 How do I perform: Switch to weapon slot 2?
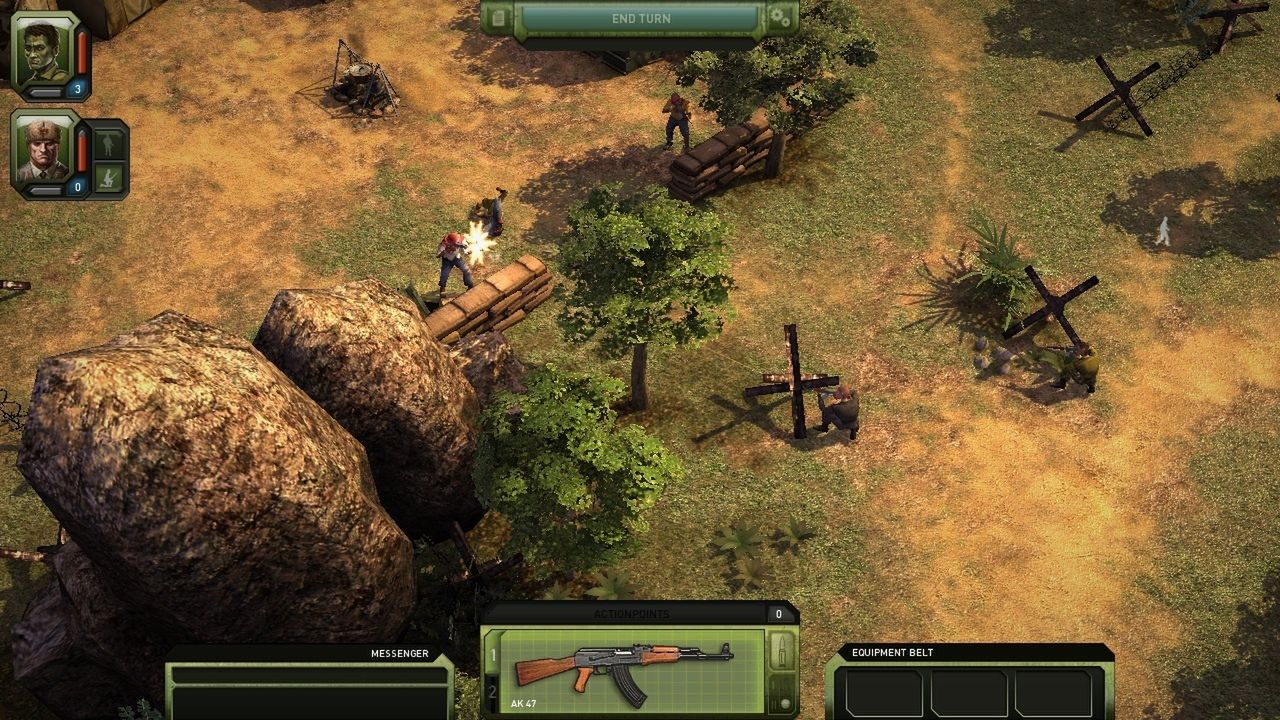pos(492,692)
